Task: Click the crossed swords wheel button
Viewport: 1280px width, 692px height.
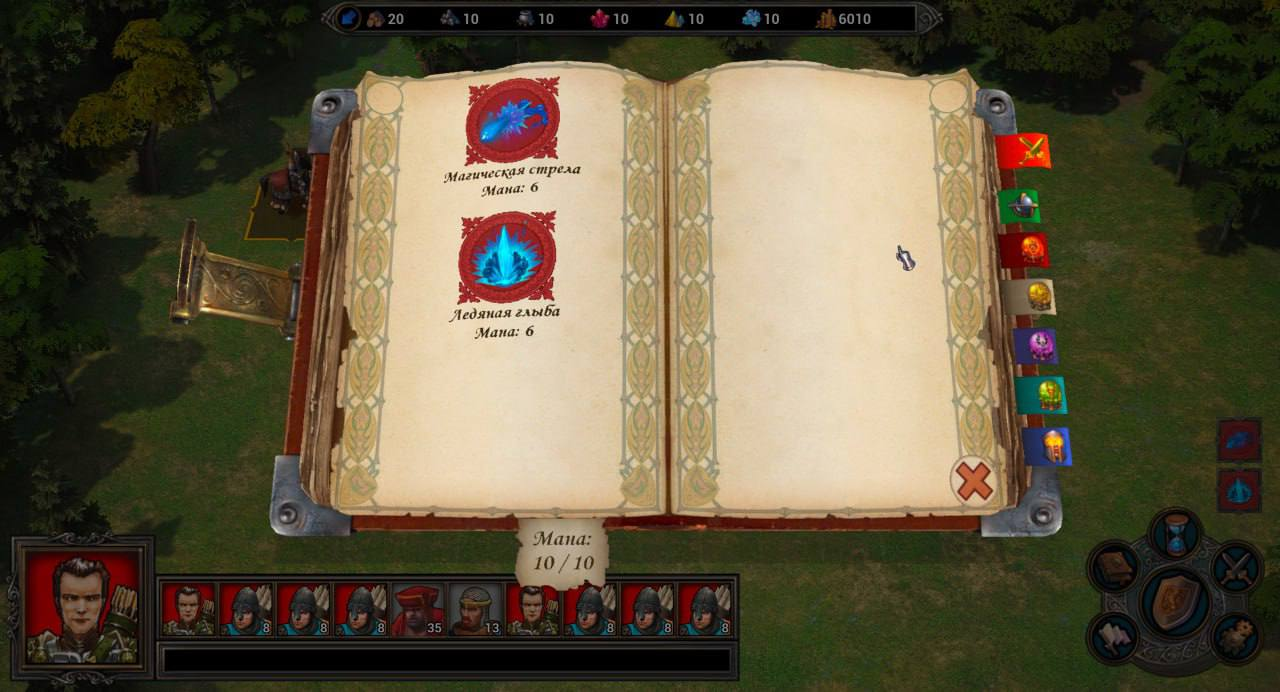Action: 1237,568
